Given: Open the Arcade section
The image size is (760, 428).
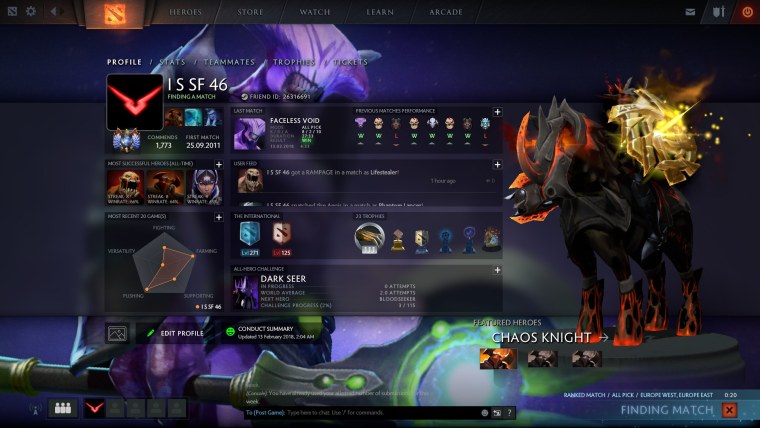Looking at the screenshot, I should (446, 12).
